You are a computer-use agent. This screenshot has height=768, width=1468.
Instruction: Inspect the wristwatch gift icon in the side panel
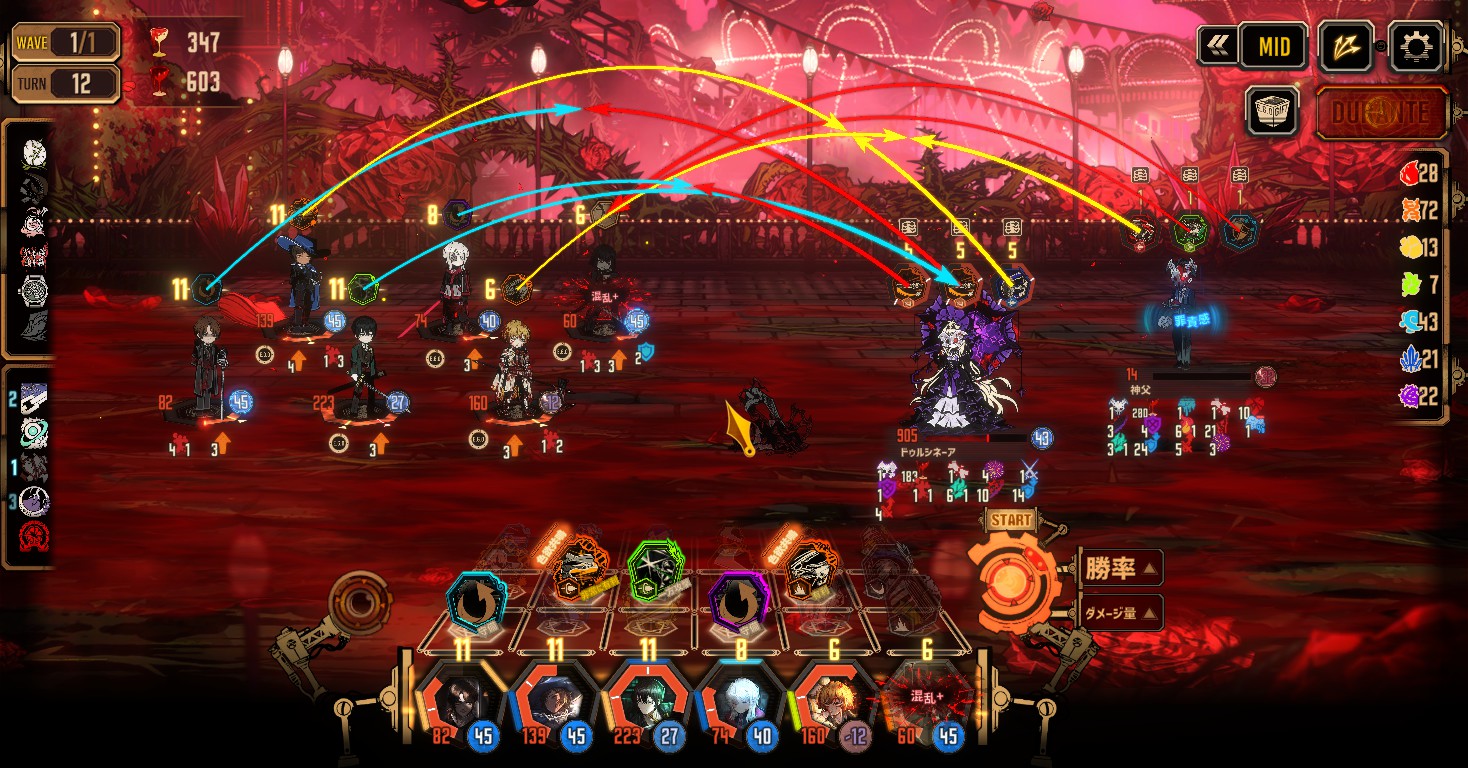[x=33, y=291]
